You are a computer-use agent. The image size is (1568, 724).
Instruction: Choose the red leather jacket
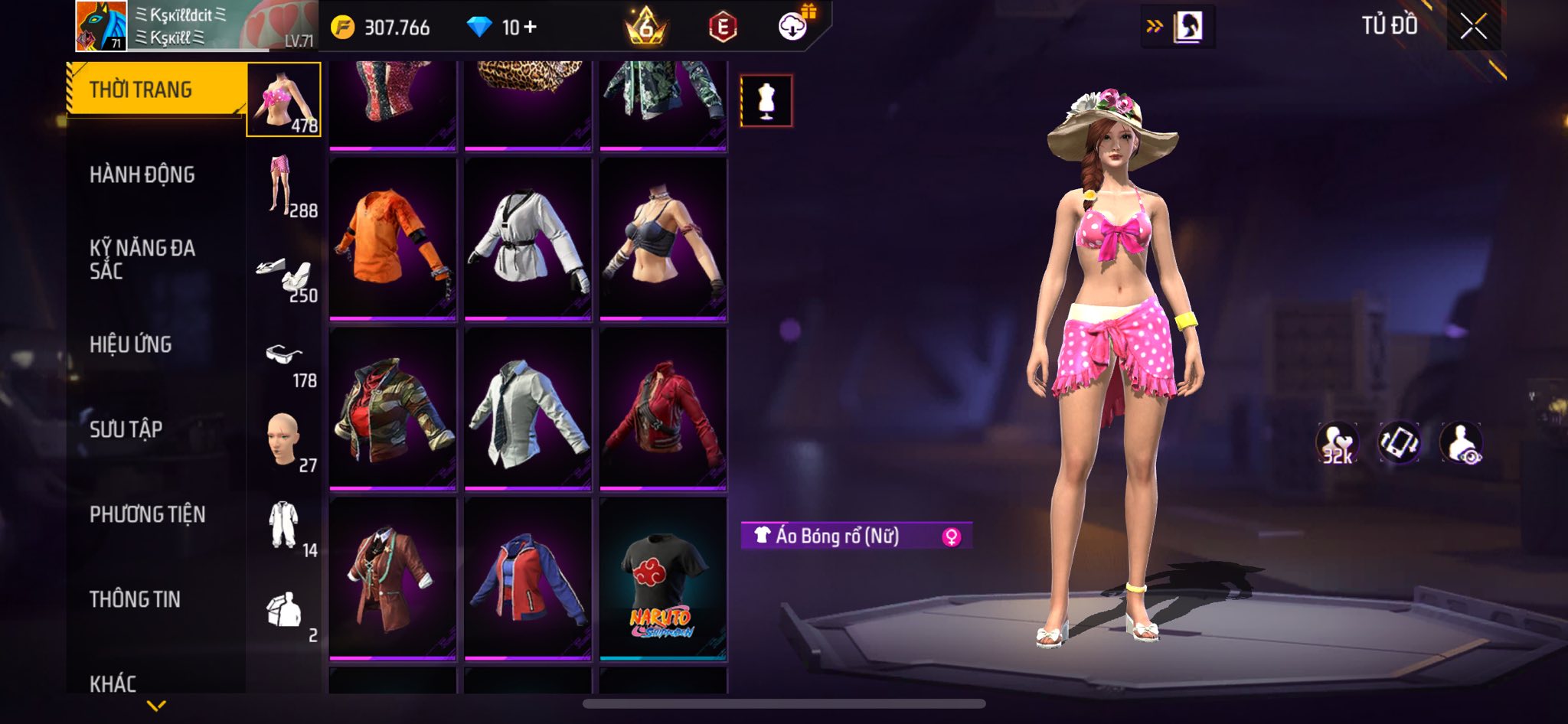[663, 408]
